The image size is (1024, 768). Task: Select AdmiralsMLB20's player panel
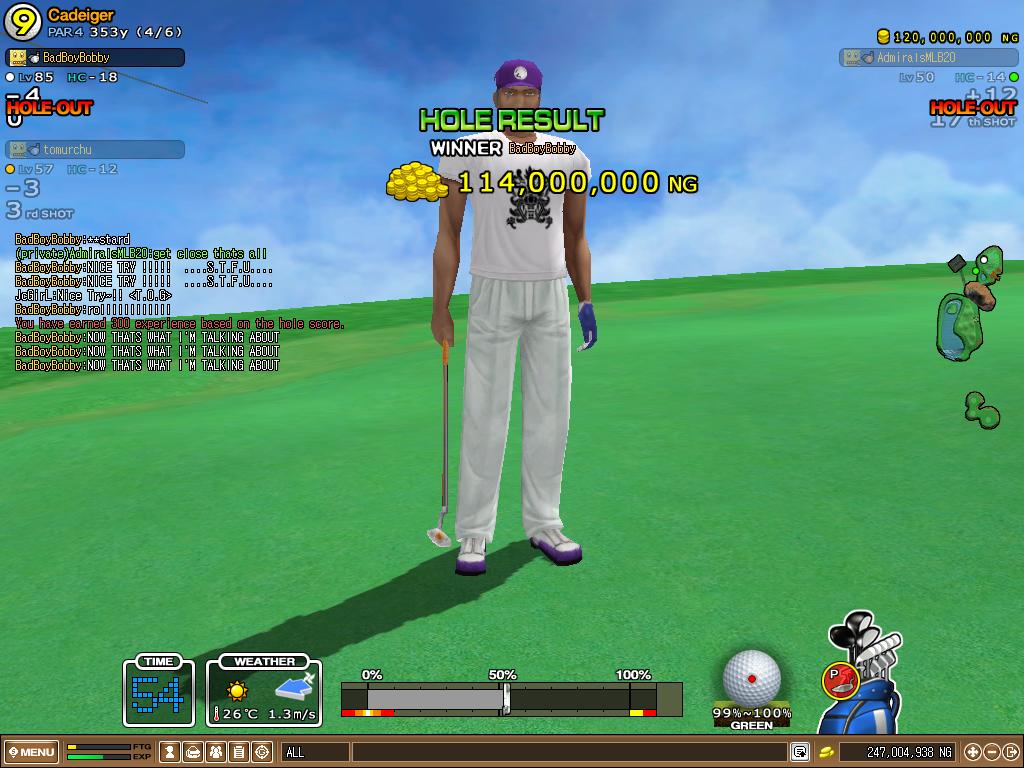(928, 58)
